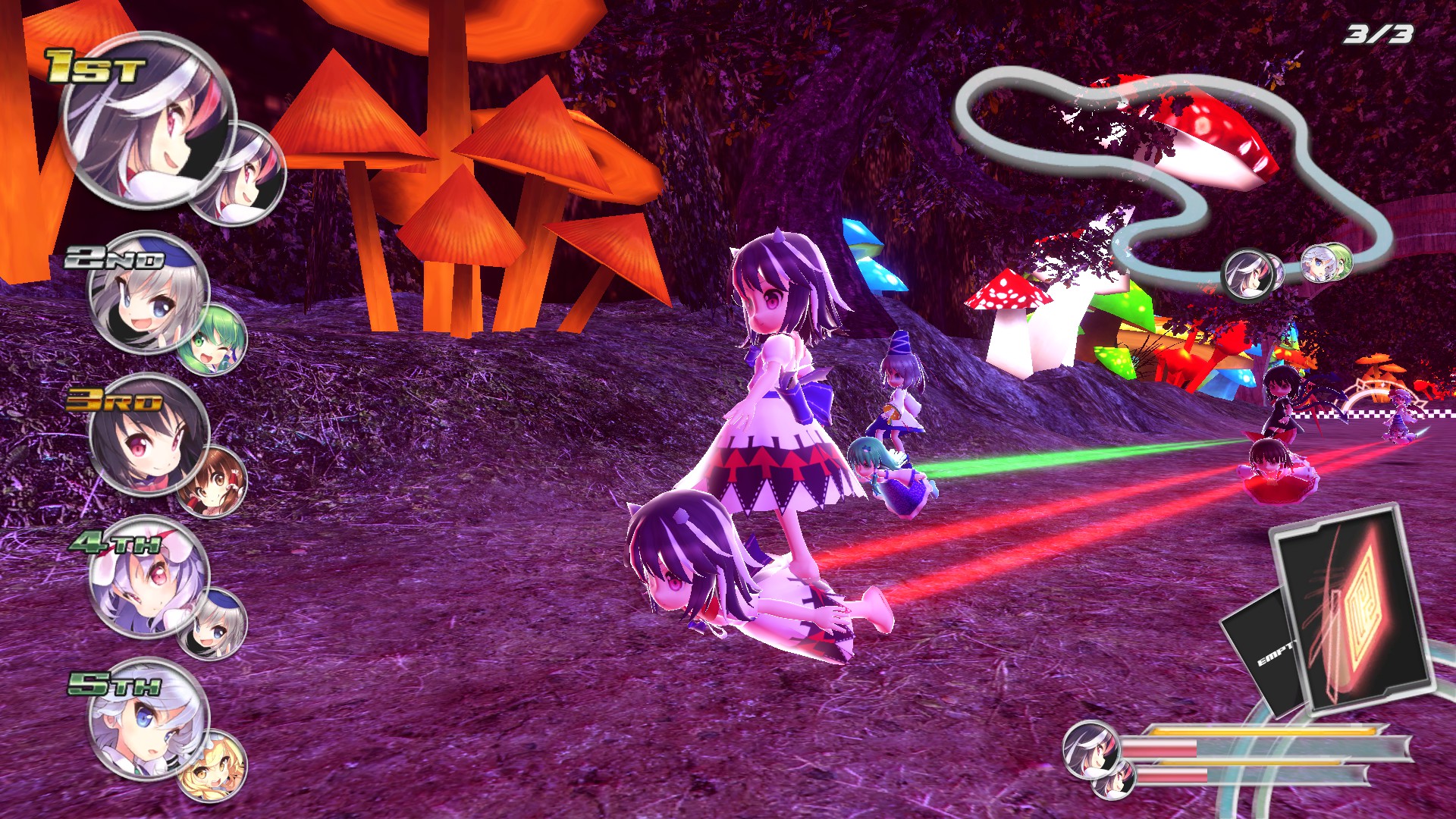1456x819 pixels.
Task: Open the track minimap
Action: (x=1172, y=167)
